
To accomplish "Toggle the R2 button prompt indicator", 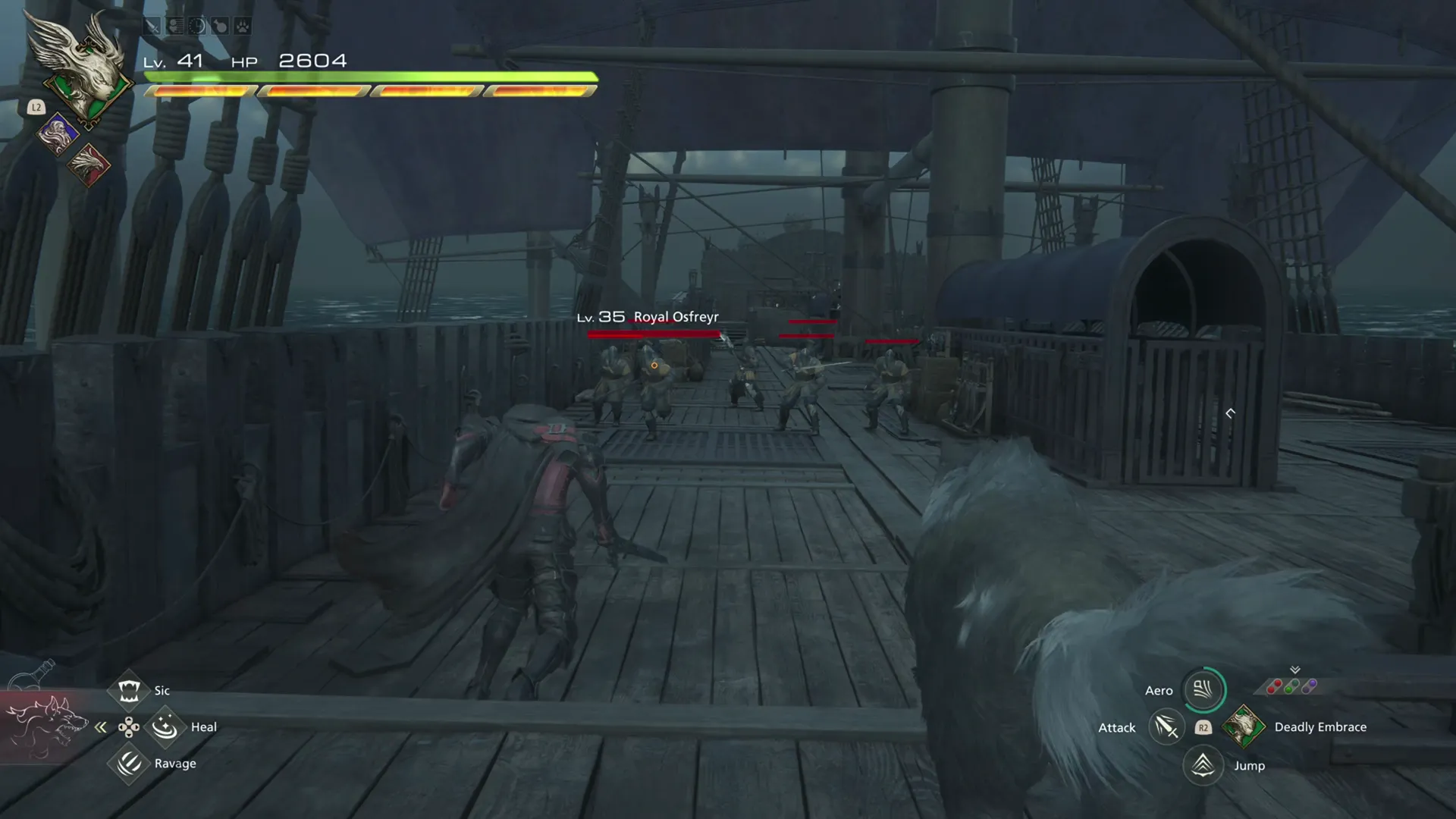I will click(x=1203, y=727).
